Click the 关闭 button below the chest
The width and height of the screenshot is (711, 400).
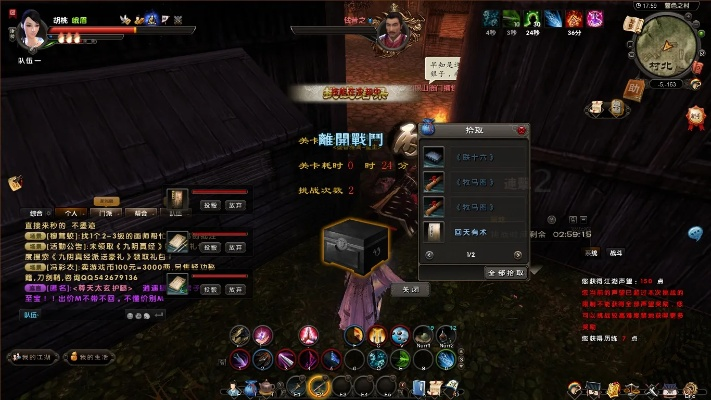point(410,289)
